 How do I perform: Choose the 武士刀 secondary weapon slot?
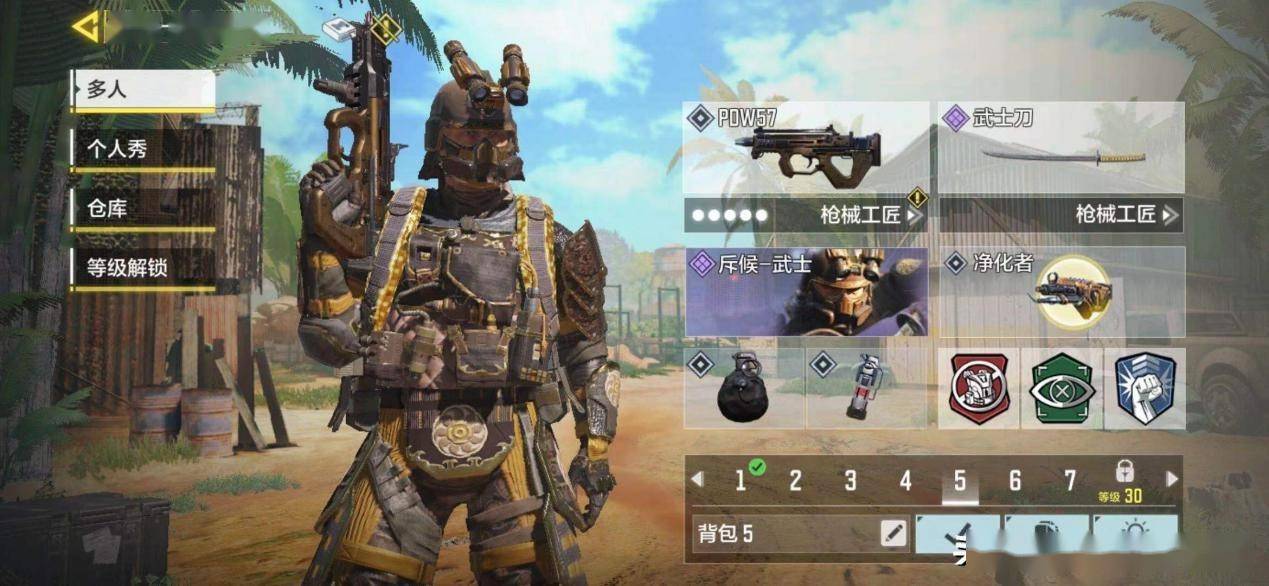tap(1061, 147)
